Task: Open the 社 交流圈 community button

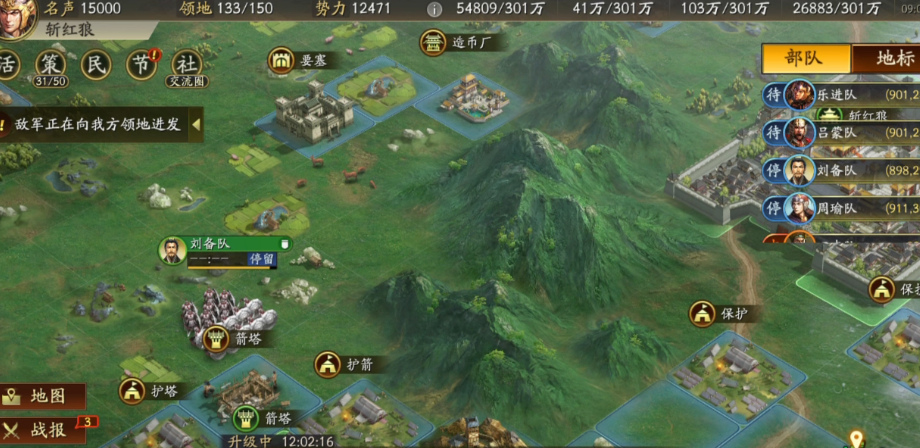Action: [185, 66]
